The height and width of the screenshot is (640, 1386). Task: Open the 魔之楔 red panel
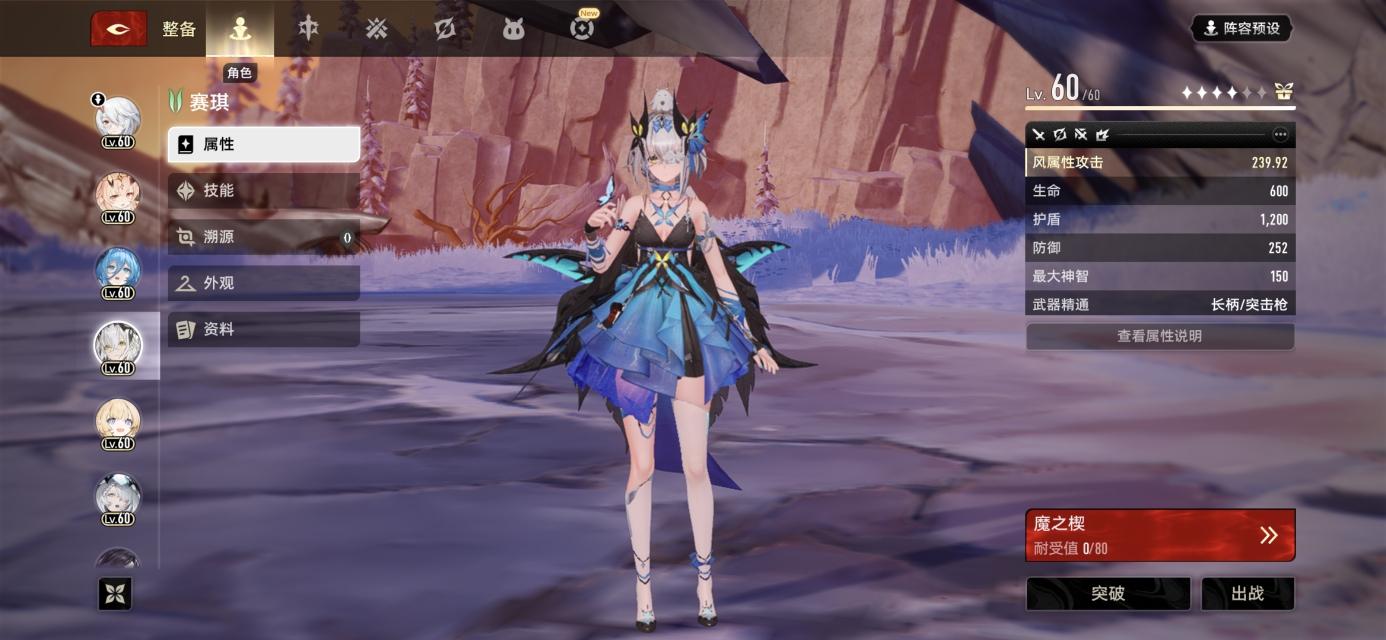pos(1159,535)
